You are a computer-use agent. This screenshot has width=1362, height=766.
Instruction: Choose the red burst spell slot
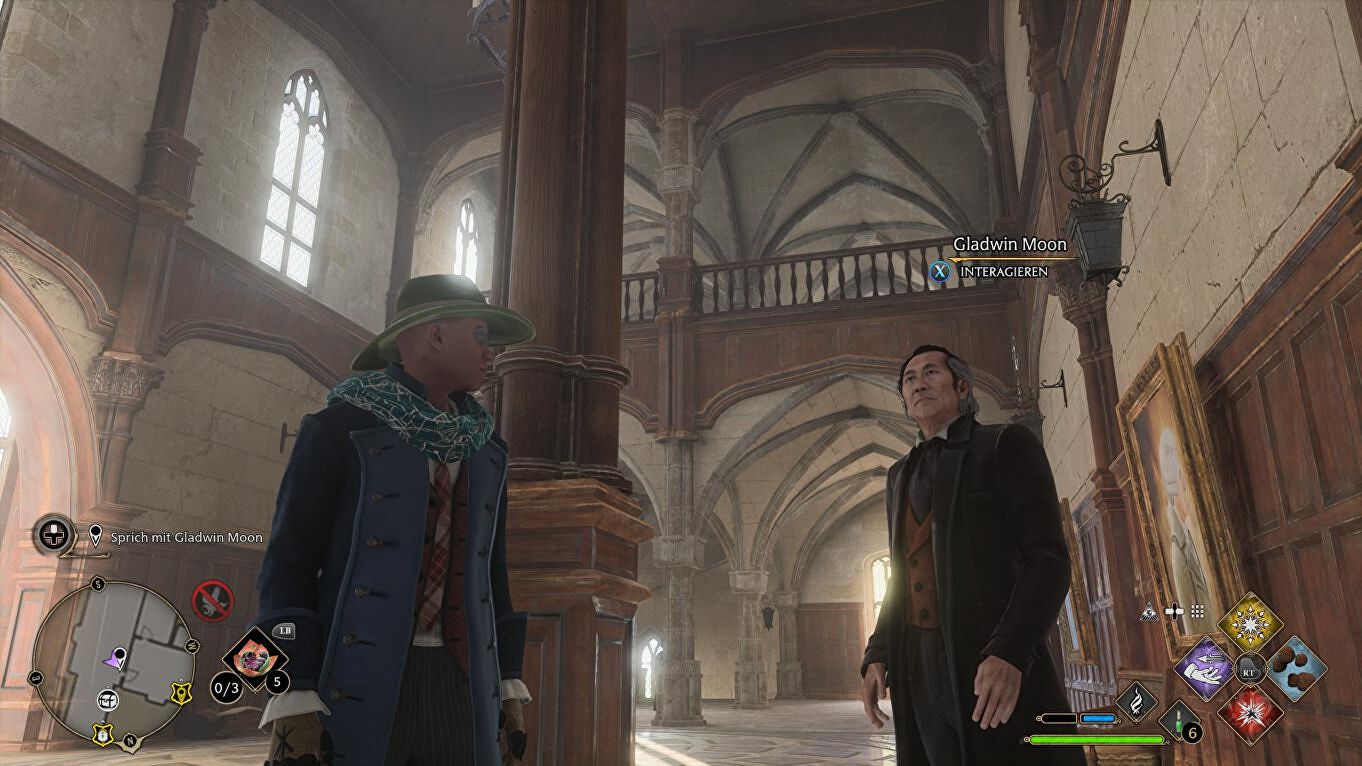1250,713
